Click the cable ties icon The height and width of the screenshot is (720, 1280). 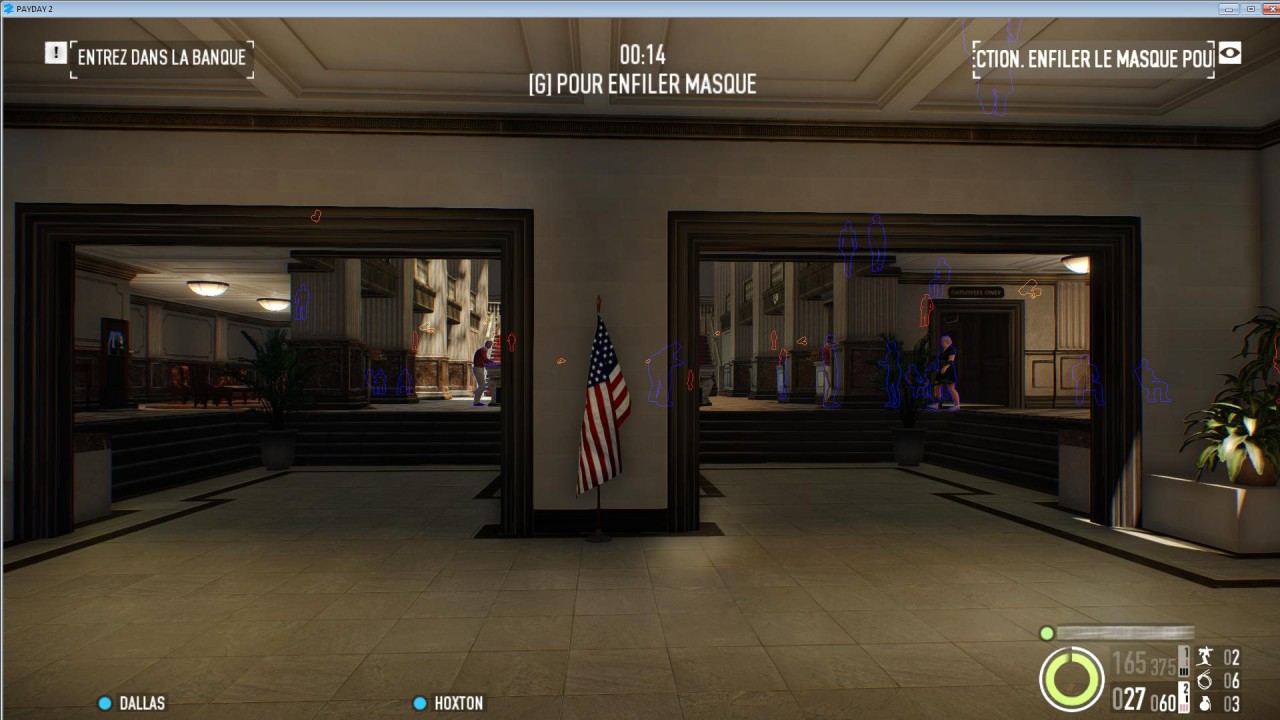1205,680
